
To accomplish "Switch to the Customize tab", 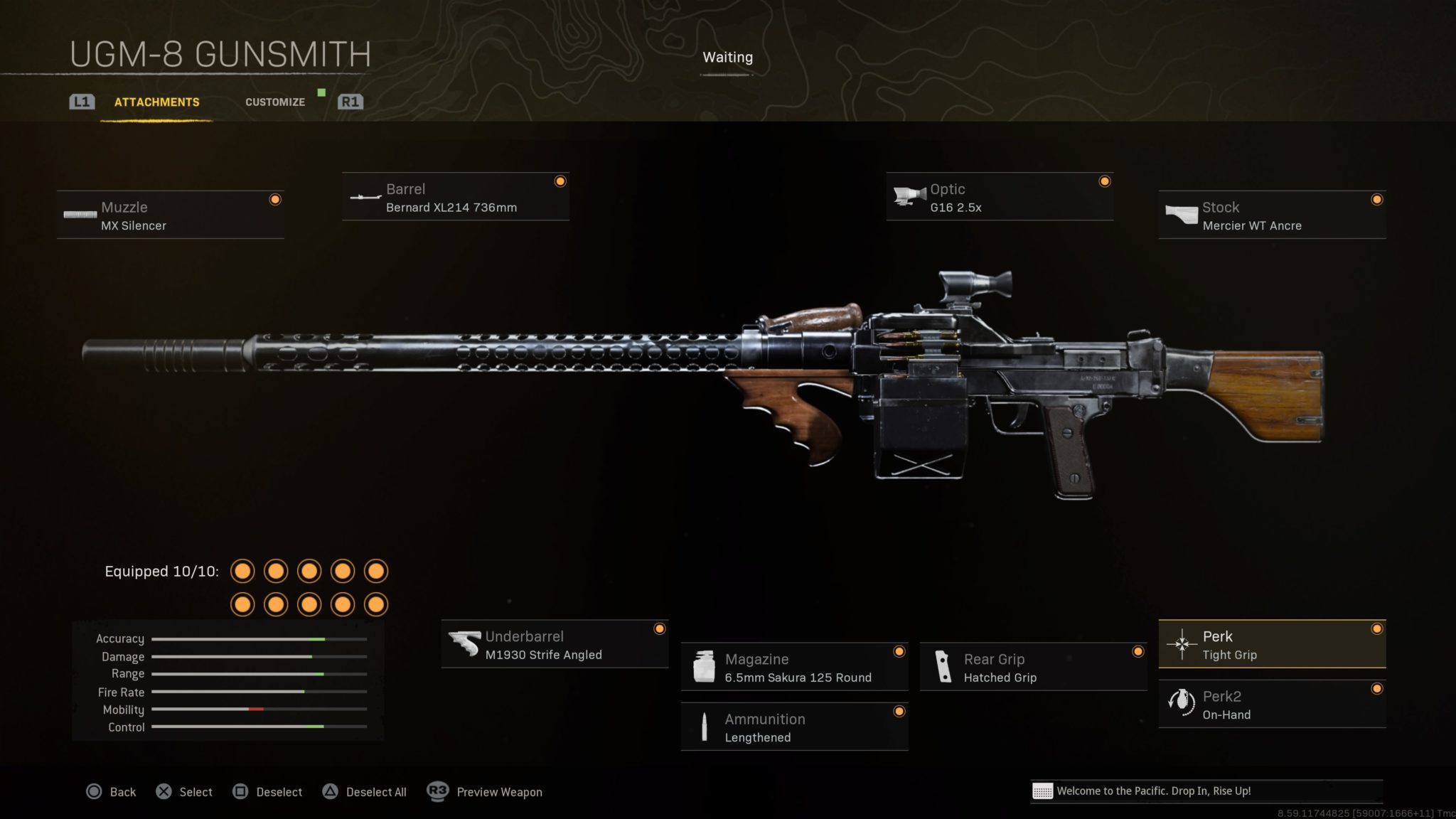I will pyautogui.click(x=274, y=102).
